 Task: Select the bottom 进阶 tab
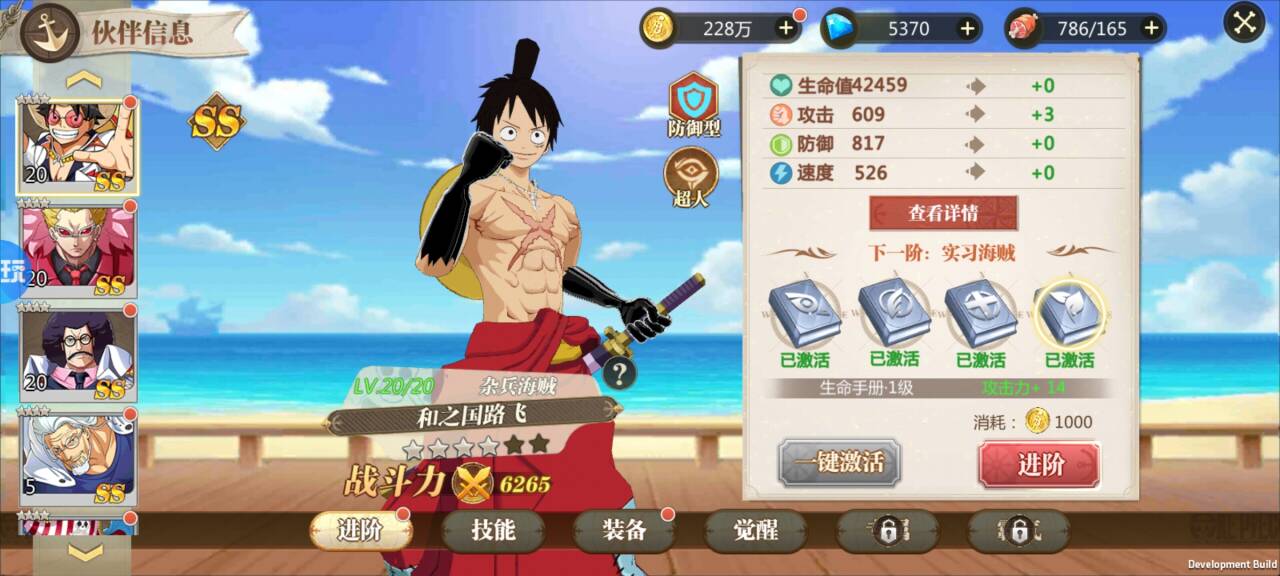360,530
